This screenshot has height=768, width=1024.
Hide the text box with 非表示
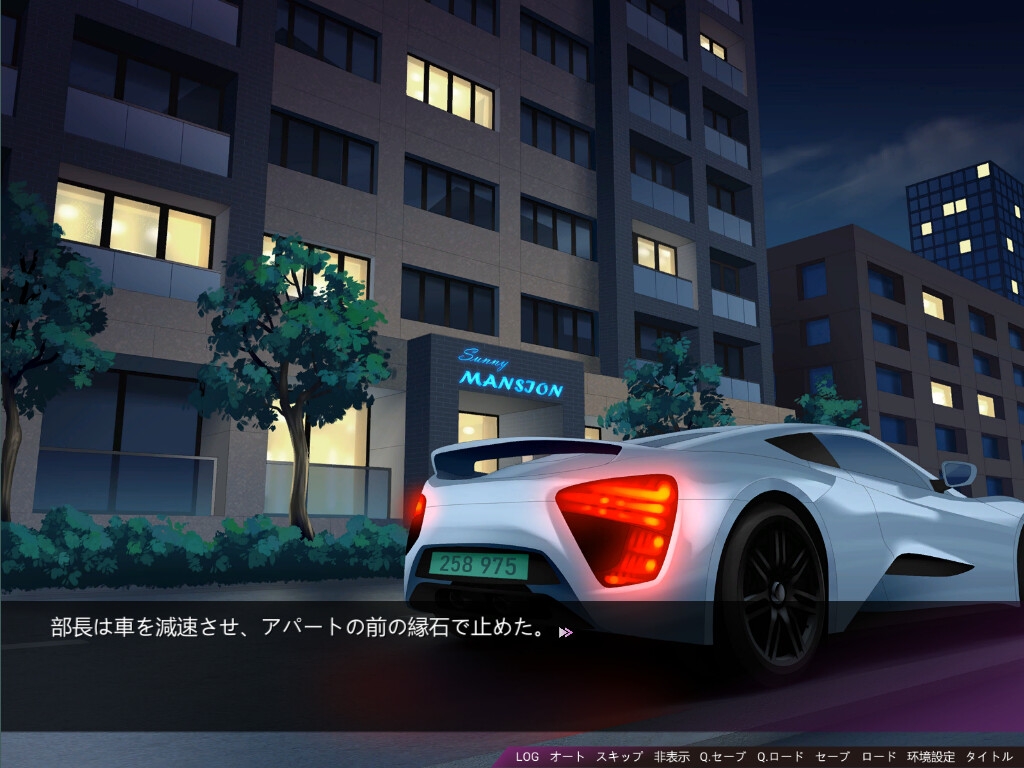(x=672, y=757)
